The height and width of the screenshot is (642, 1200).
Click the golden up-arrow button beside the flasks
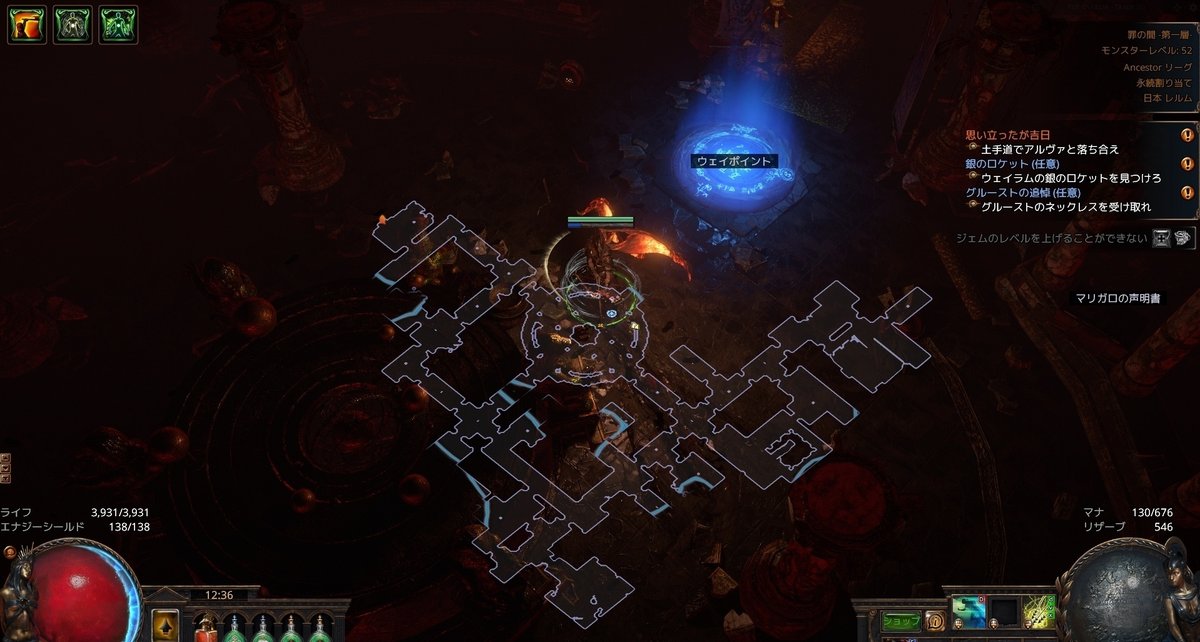[165, 625]
